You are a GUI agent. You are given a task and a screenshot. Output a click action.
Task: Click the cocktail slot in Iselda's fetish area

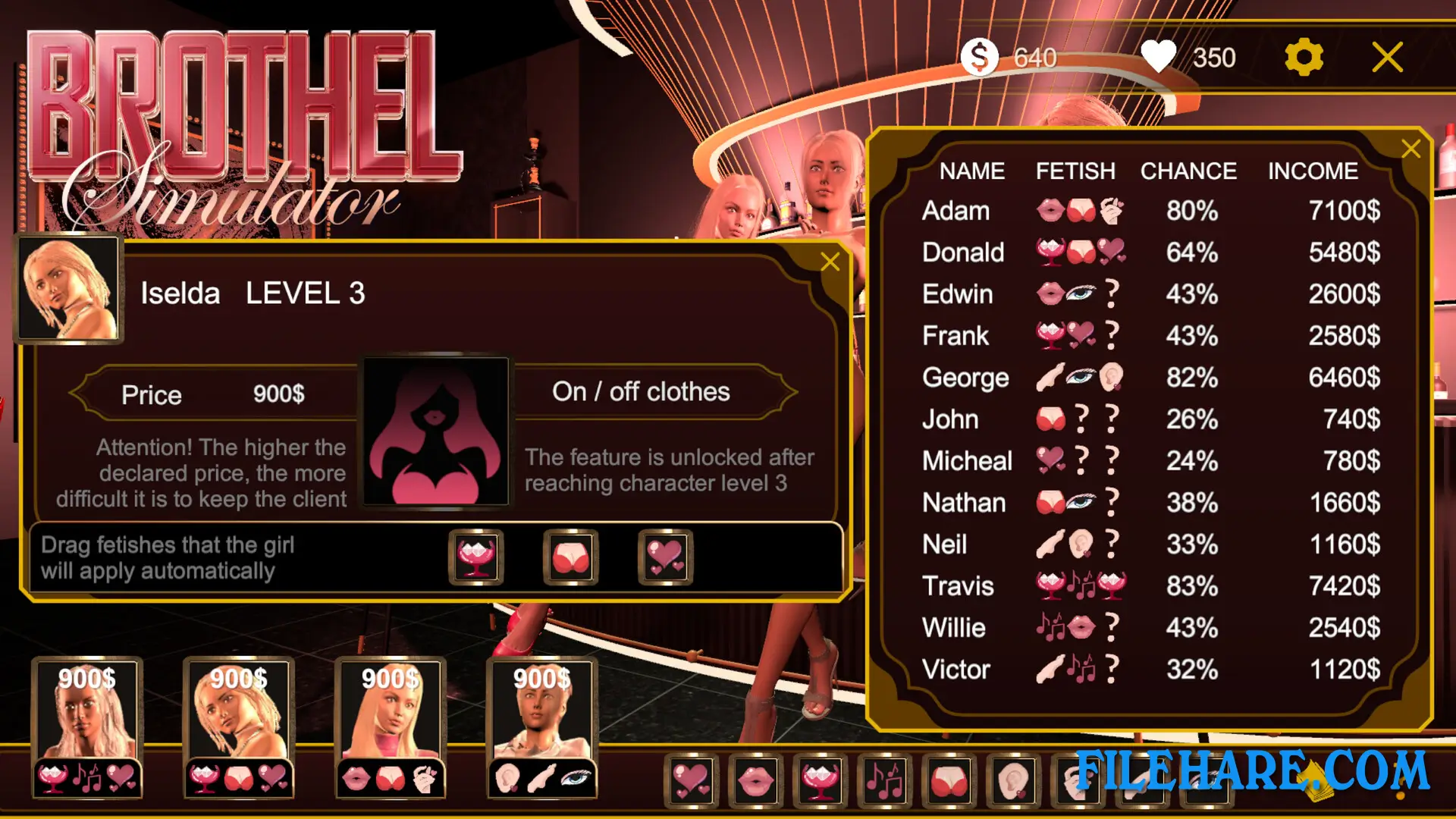click(475, 557)
